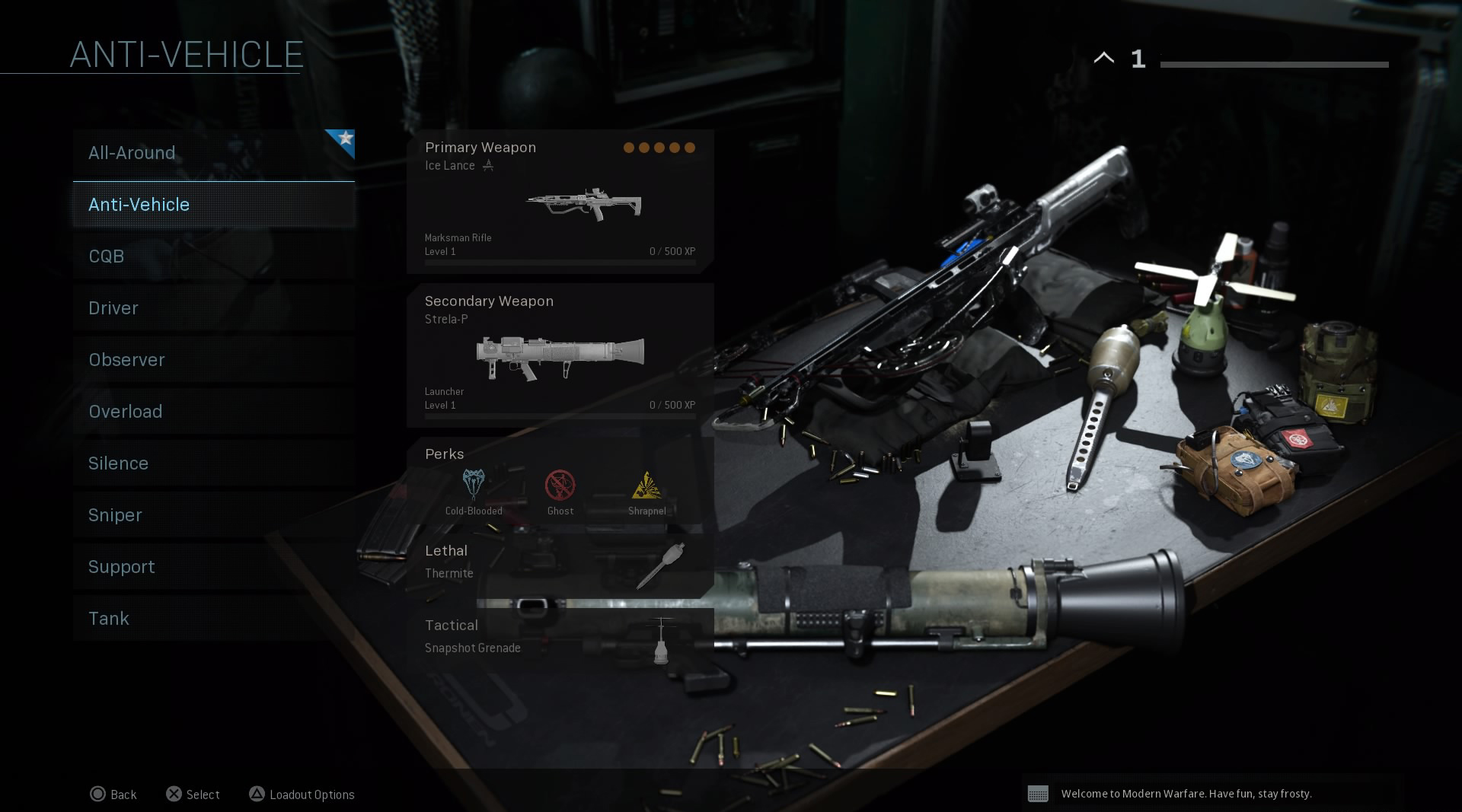Open the Snapshot Grenade tactical slot

[x=560, y=637]
